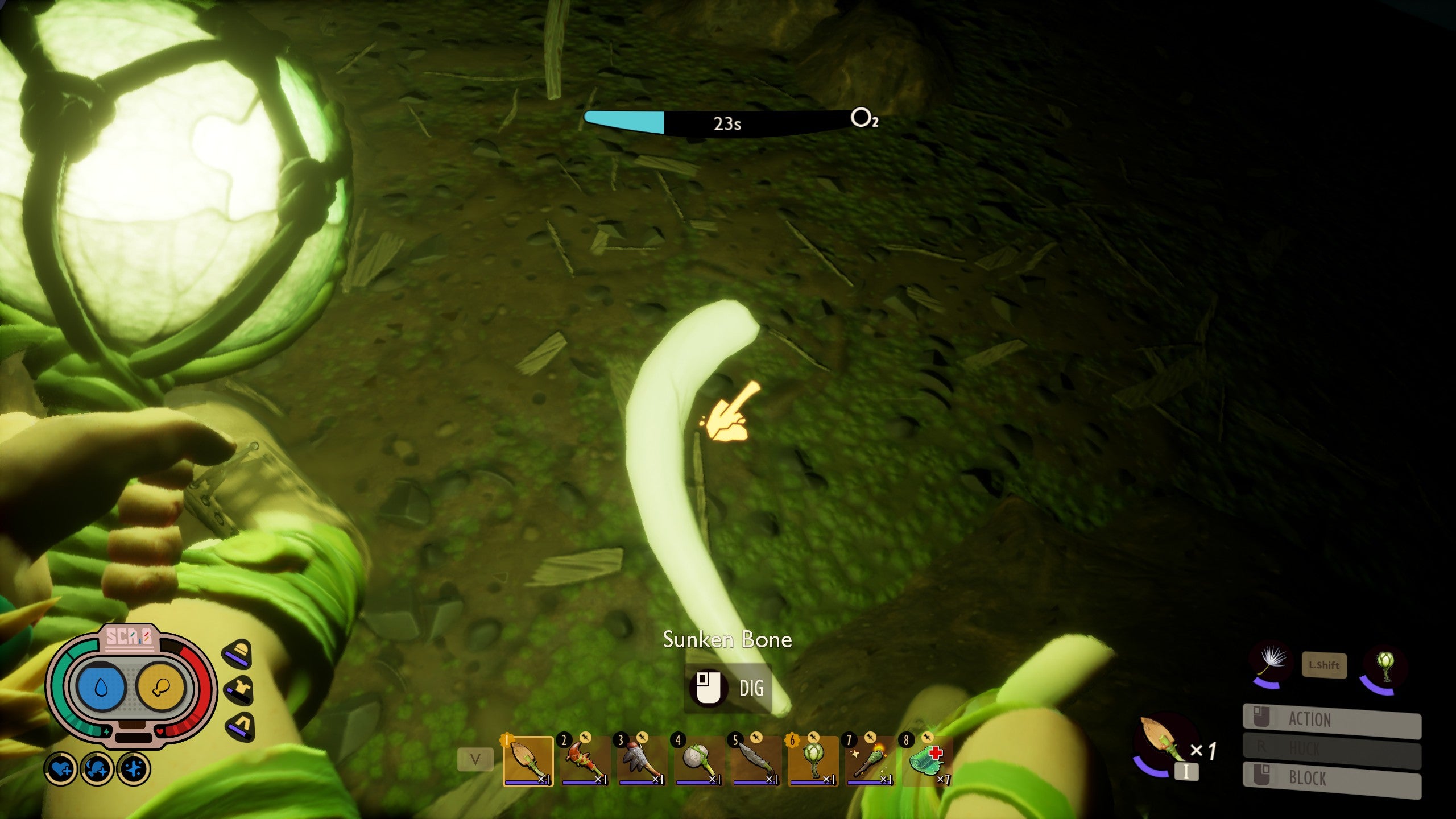Click the yellow drumstick hunger icon on the SCA.B

click(x=161, y=686)
